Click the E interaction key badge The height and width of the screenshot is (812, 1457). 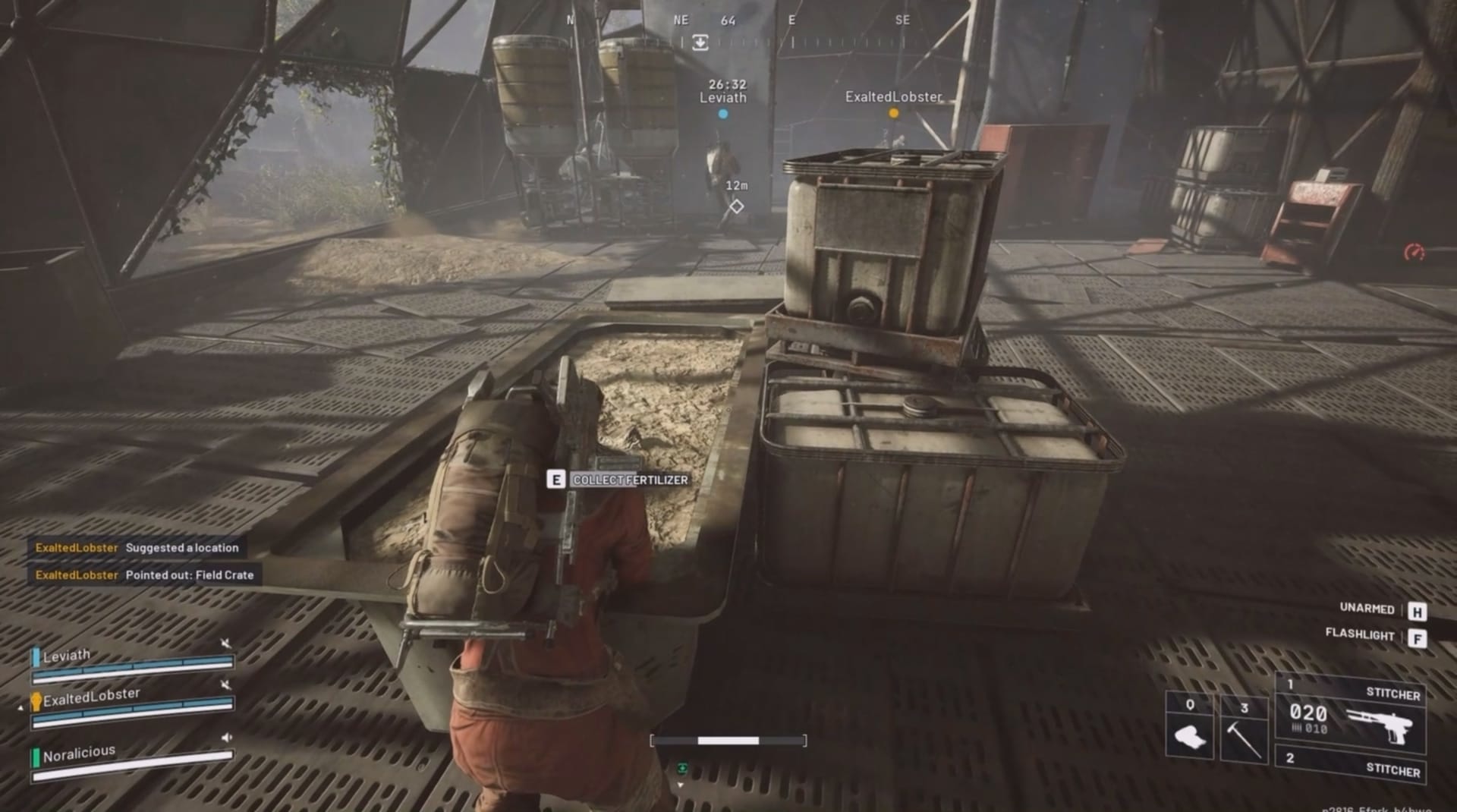point(556,479)
